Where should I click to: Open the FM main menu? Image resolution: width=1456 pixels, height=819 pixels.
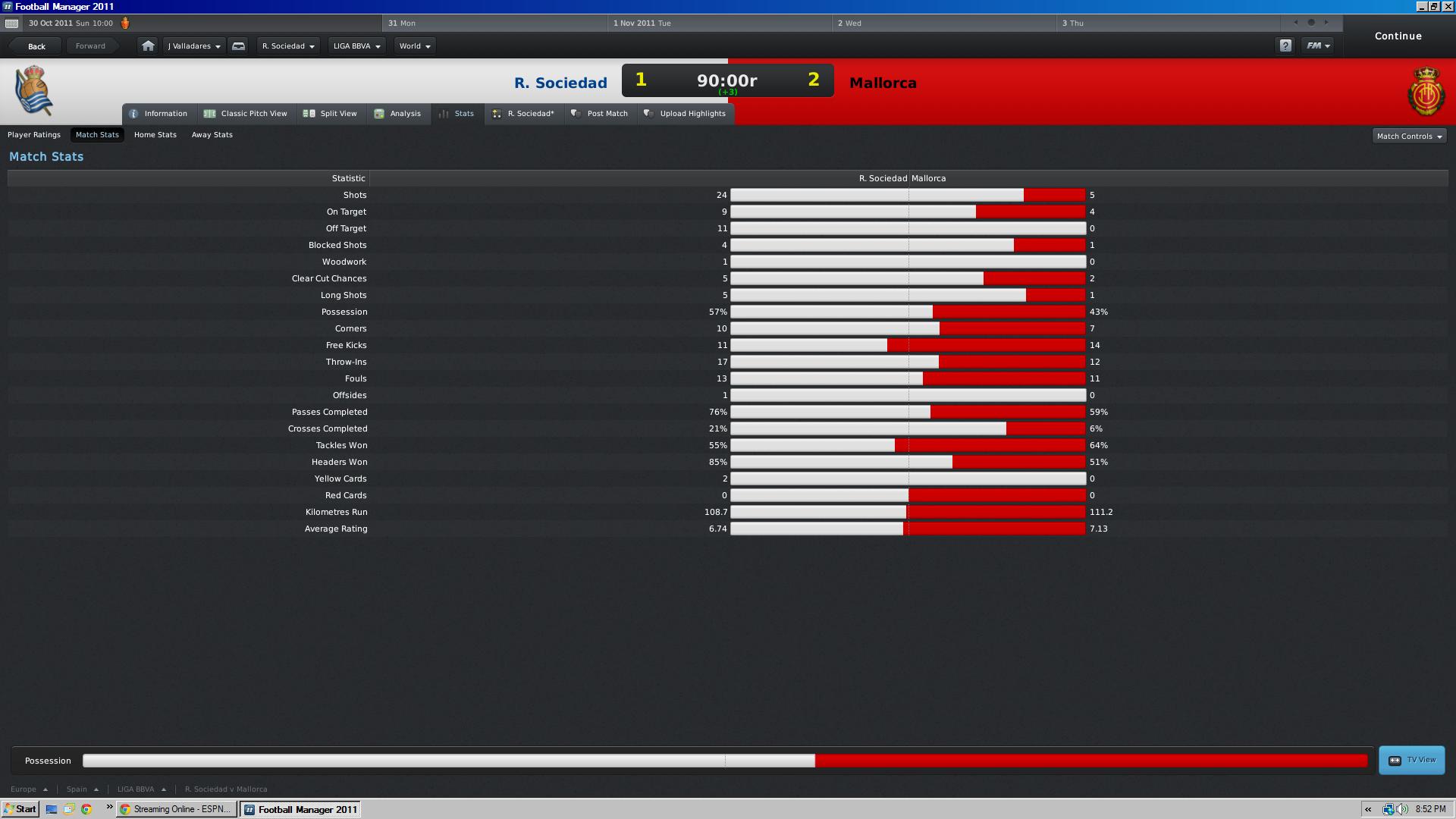click(1317, 46)
